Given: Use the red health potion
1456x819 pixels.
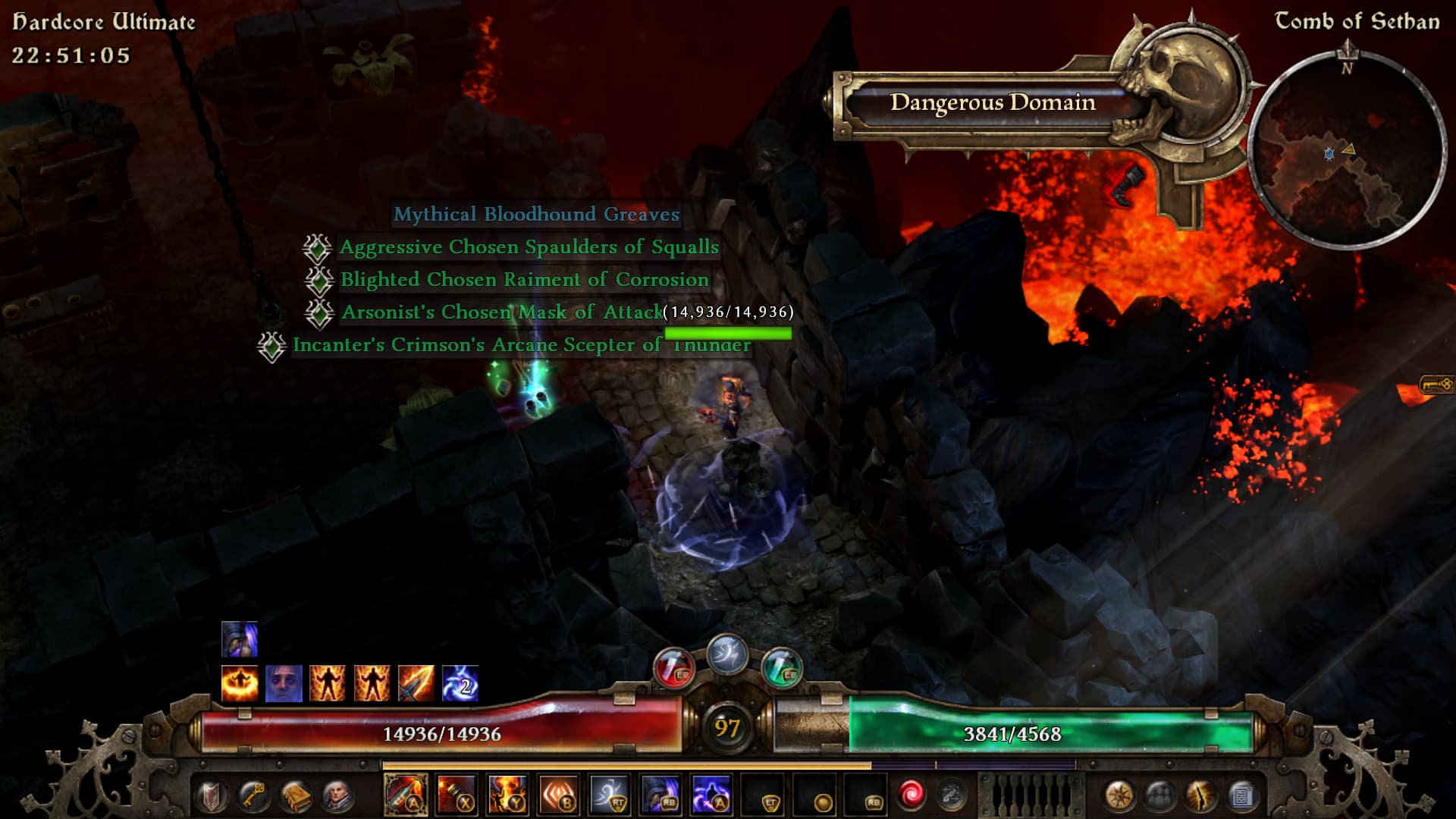Looking at the screenshot, I should 673,668.
